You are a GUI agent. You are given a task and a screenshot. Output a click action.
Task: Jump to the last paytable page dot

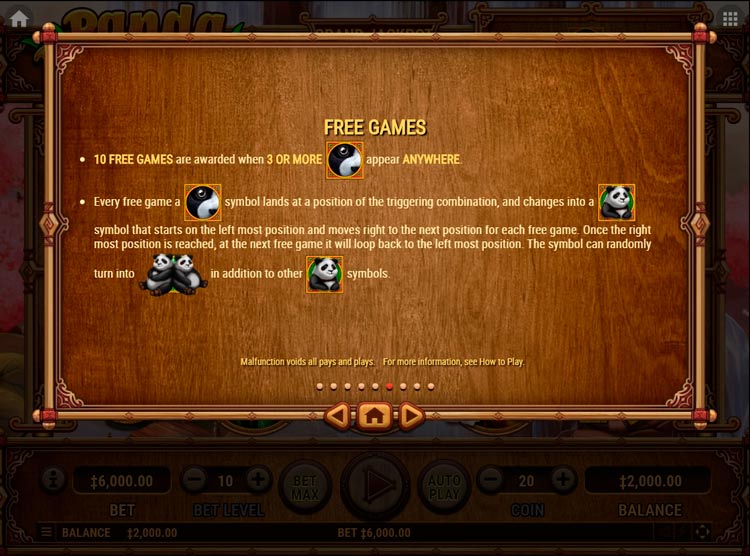[431, 386]
